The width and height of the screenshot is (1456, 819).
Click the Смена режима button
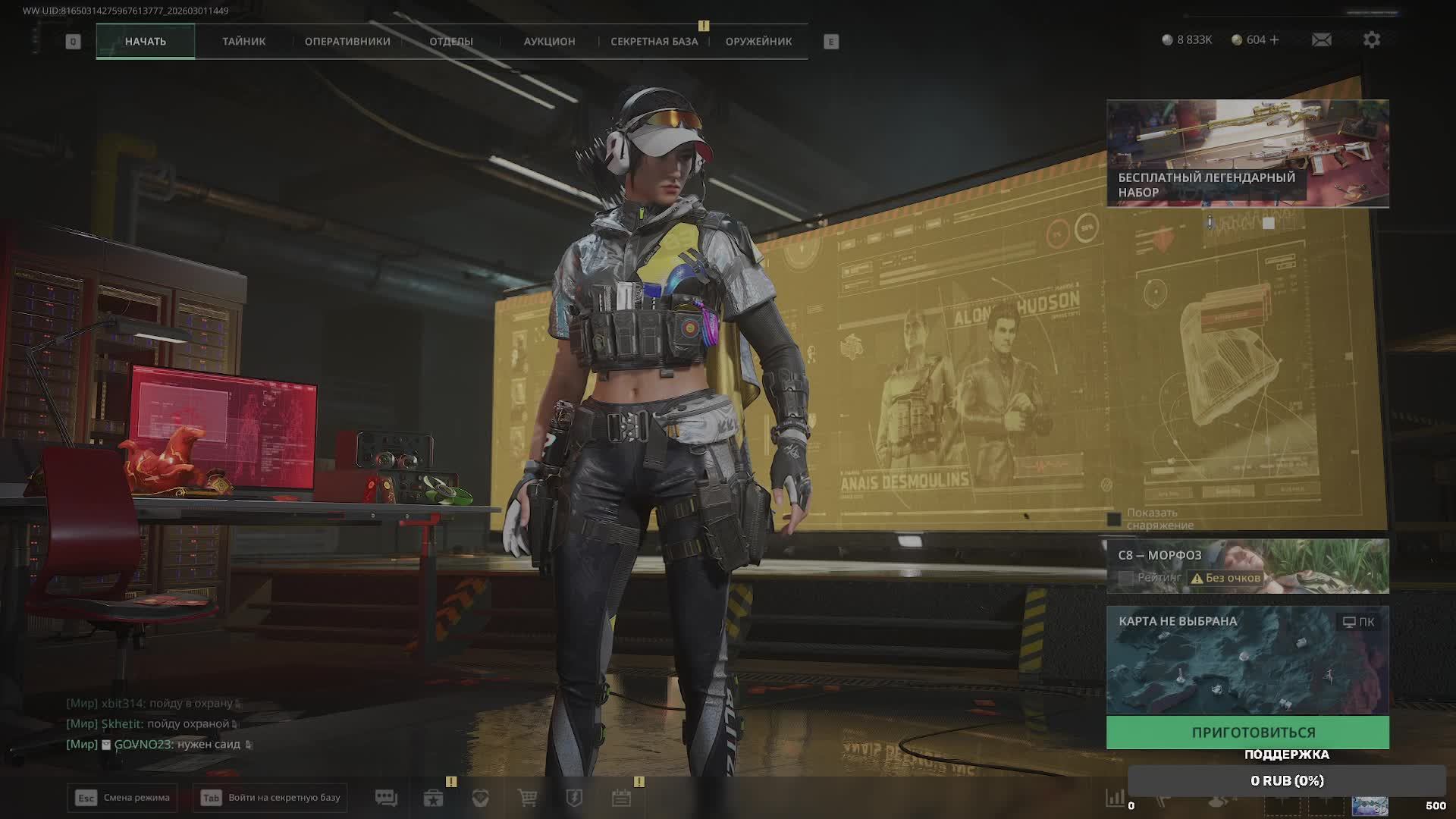[122, 798]
